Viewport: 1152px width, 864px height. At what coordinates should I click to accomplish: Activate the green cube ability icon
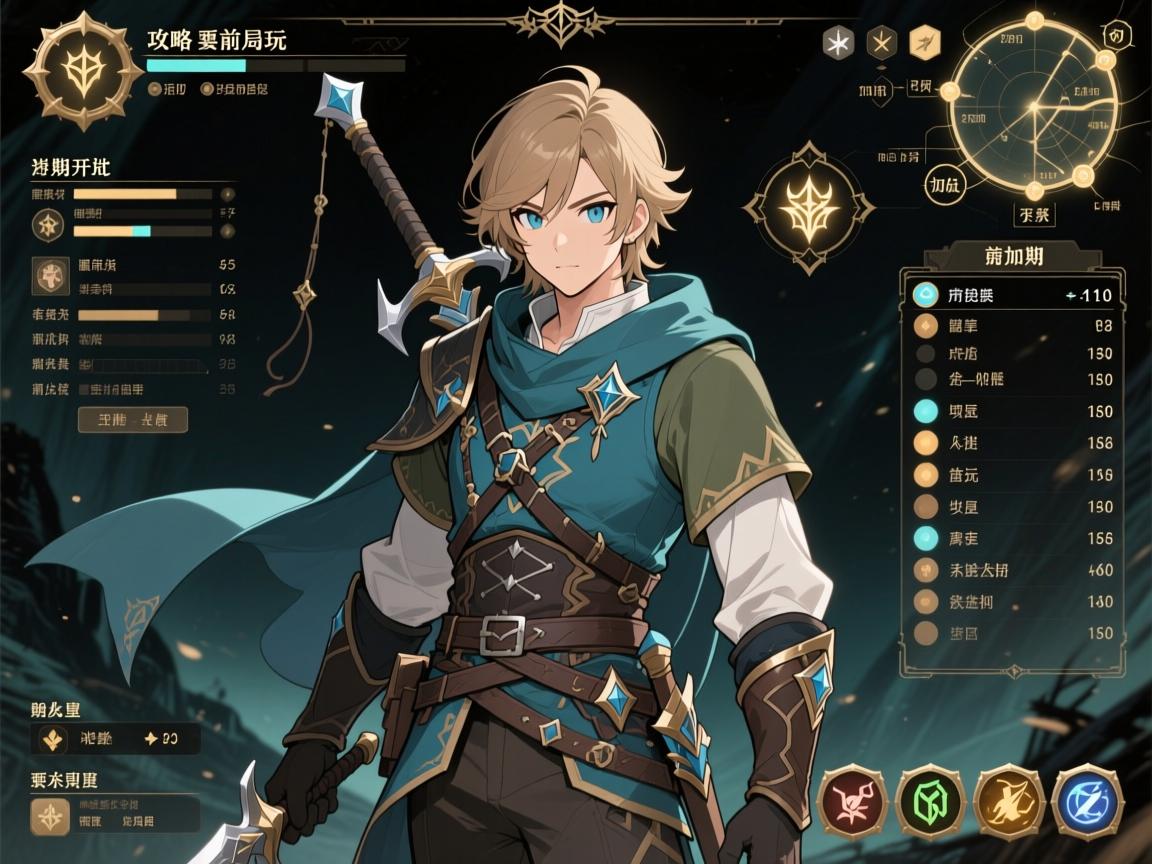[x=929, y=801]
